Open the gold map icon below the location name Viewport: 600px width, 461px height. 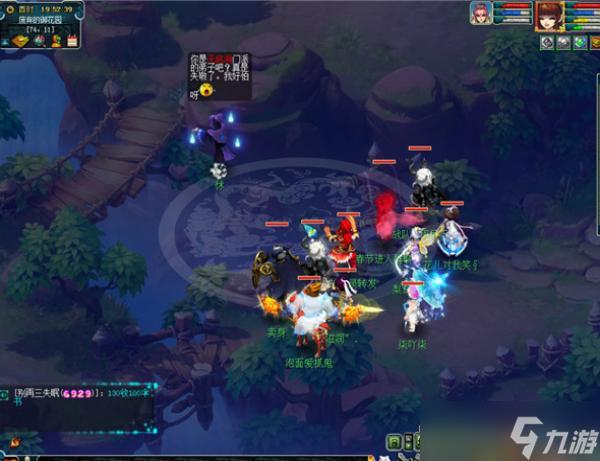click(x=20, y=41)
